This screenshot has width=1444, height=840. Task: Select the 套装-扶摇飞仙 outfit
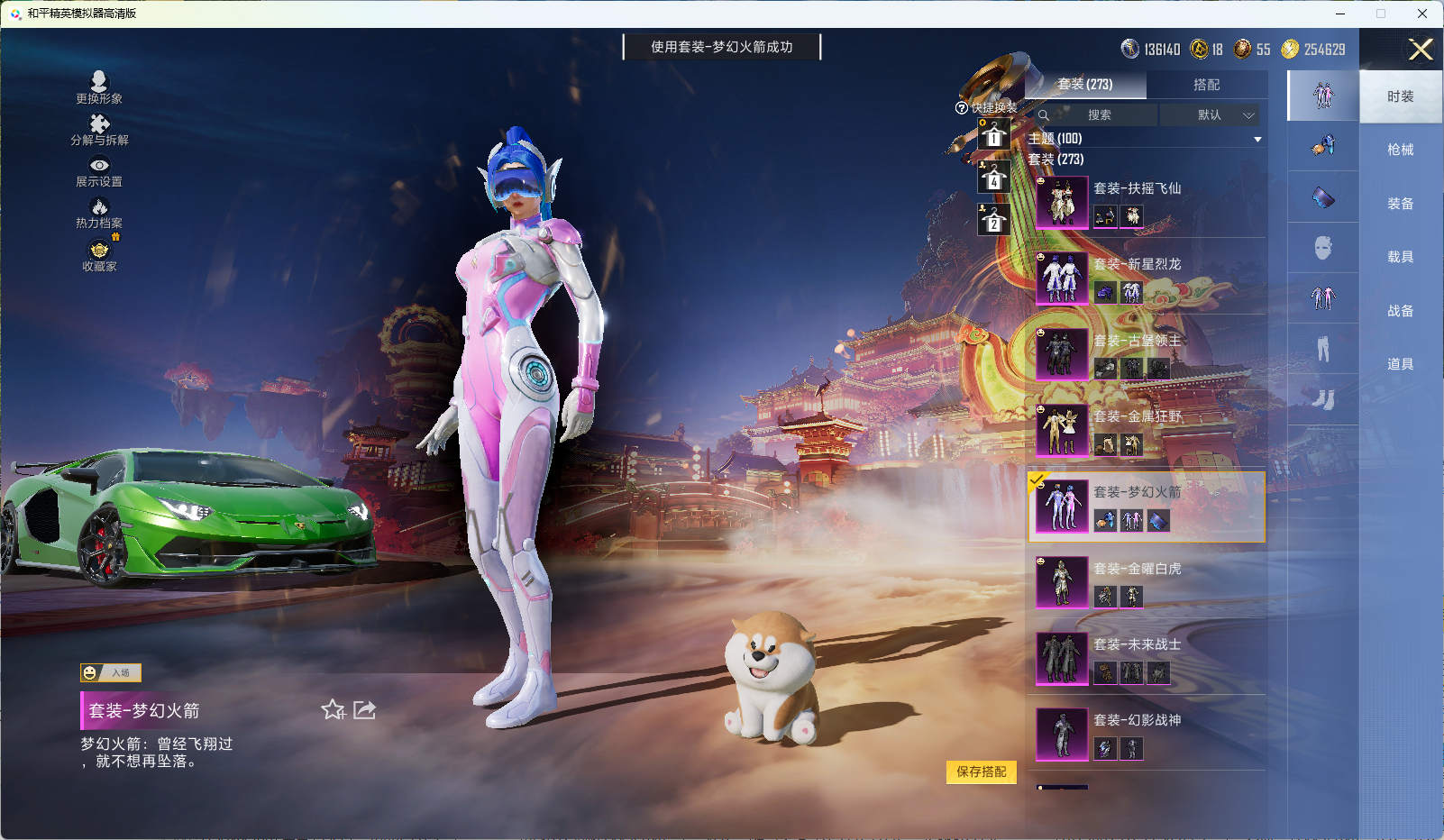[x=1145, y=201]
